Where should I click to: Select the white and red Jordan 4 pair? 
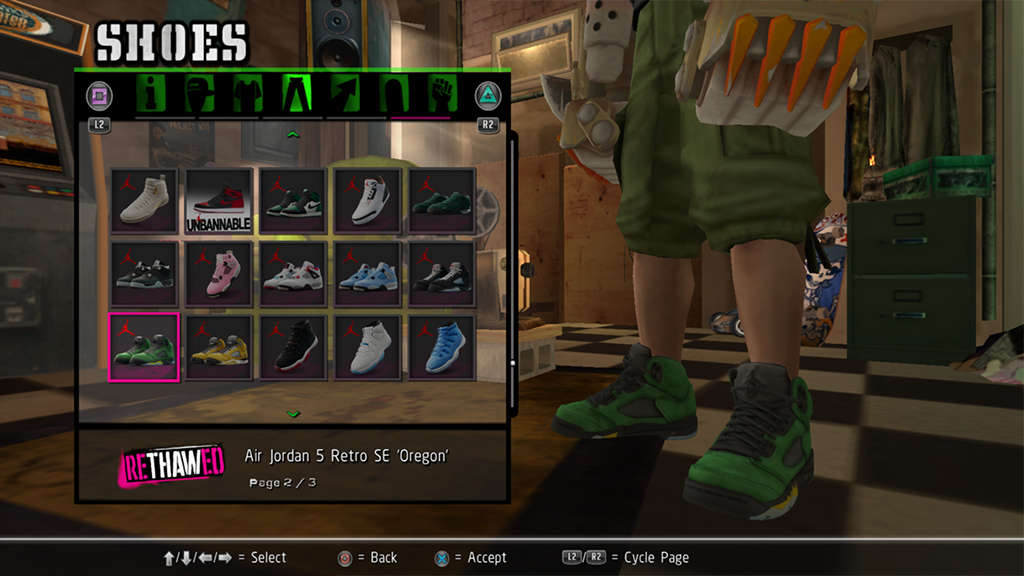(292, 274)
